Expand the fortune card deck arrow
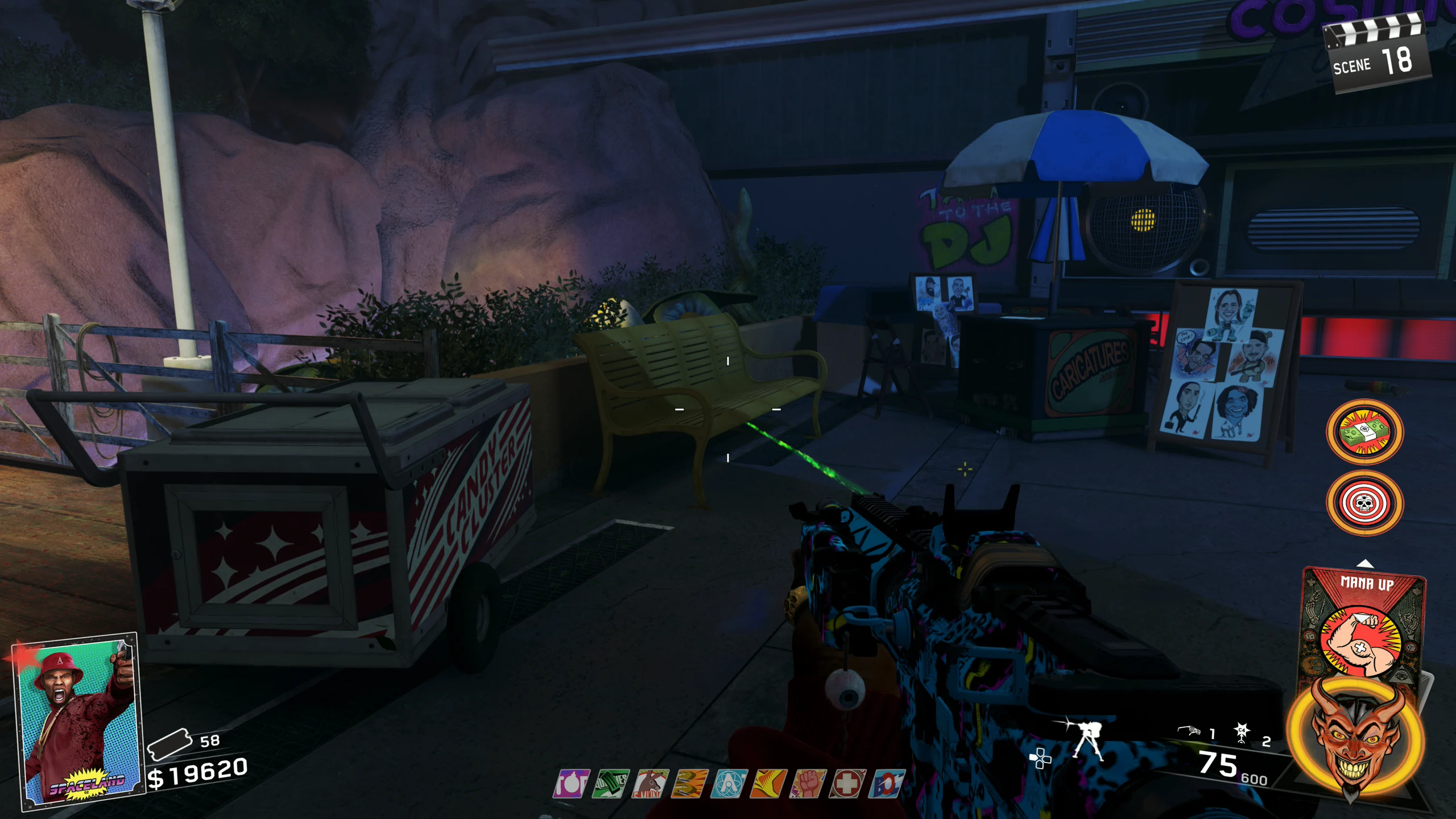The image size is (1456, 819). [1365, 564]
